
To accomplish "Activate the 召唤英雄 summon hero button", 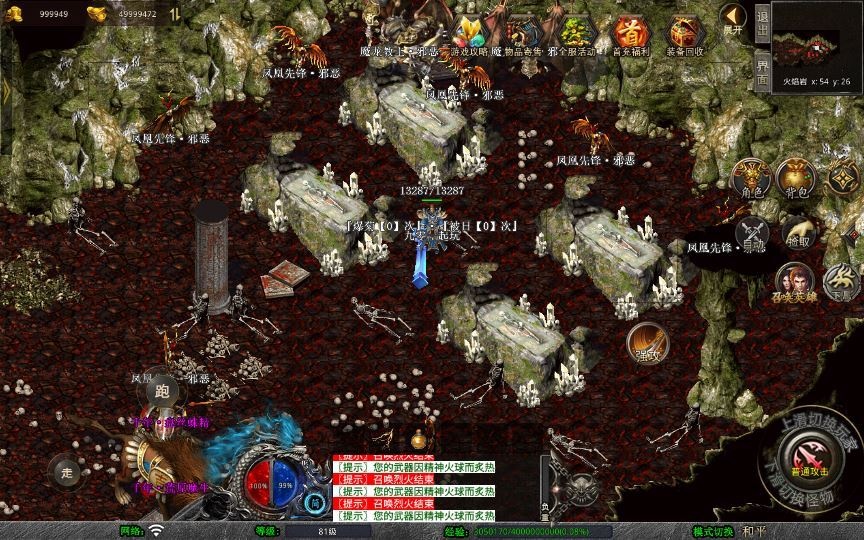I will click(795, 283).
